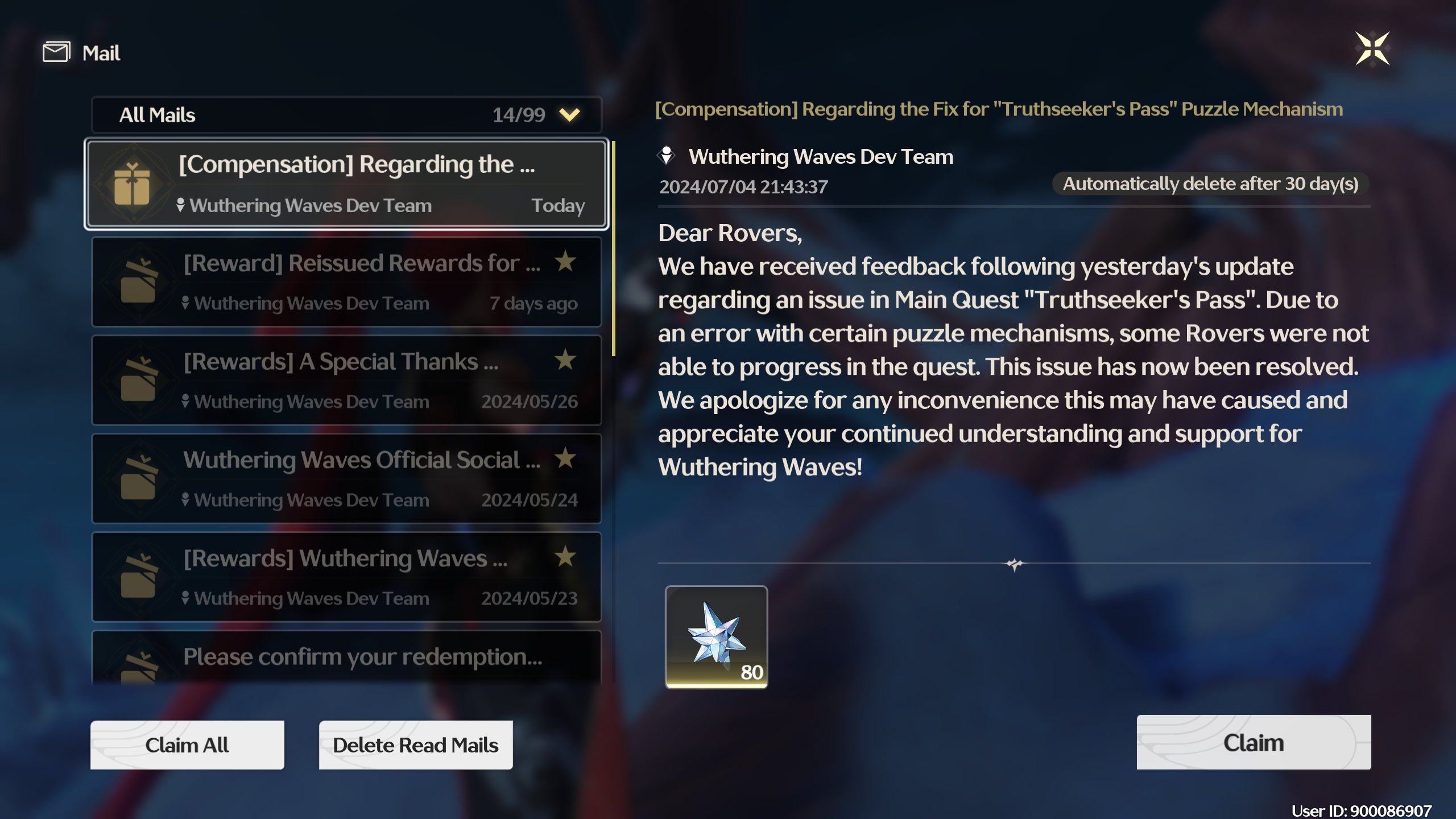1456x819 pixels.
Task: Toggle the star on the [Rewards] Wuthering Waves mail
Action: point(565,557)
